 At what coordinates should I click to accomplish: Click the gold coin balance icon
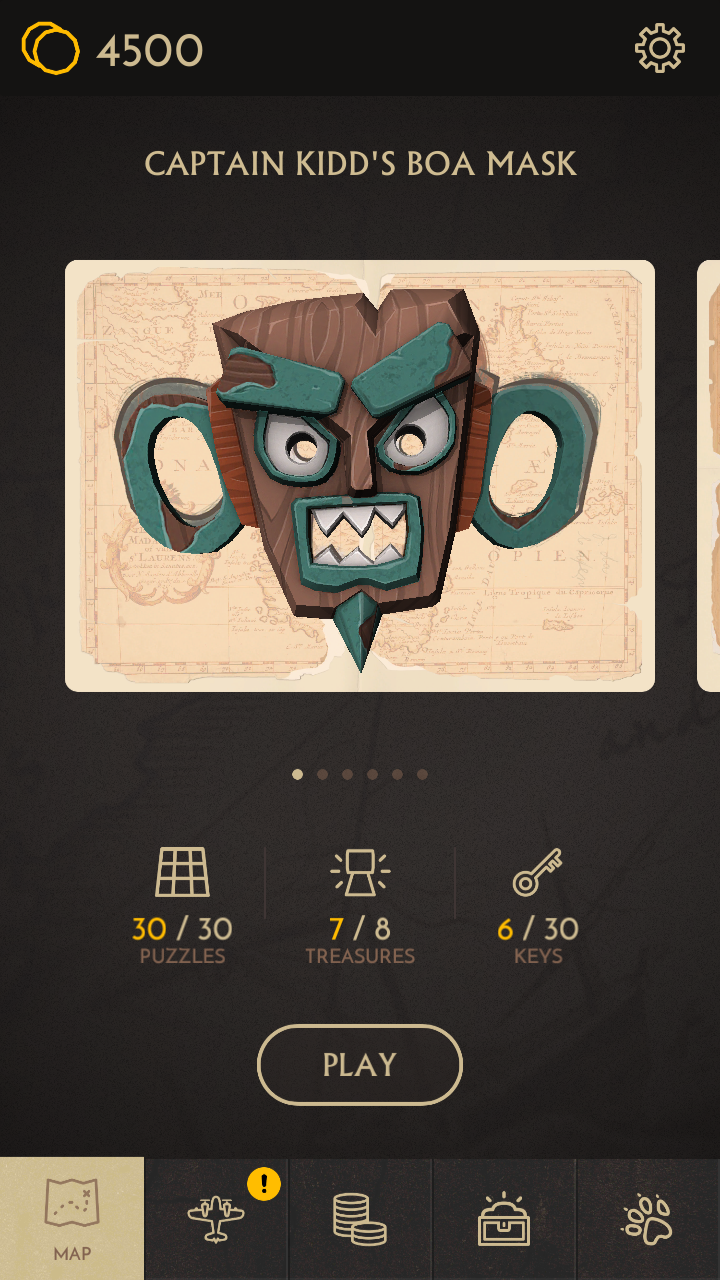pyautogui.click(x=50, y=48)
